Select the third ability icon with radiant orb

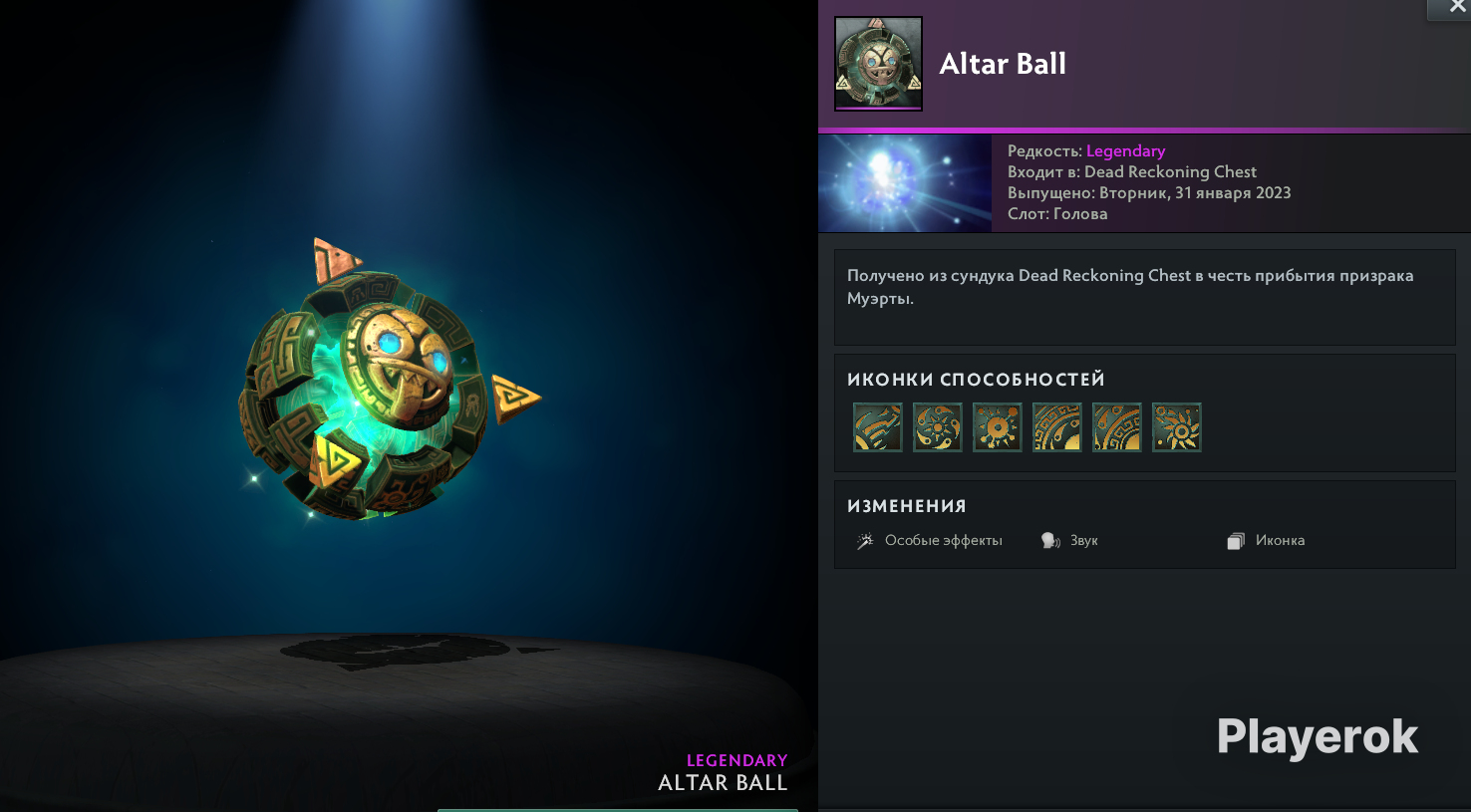[x=997, y=427]
